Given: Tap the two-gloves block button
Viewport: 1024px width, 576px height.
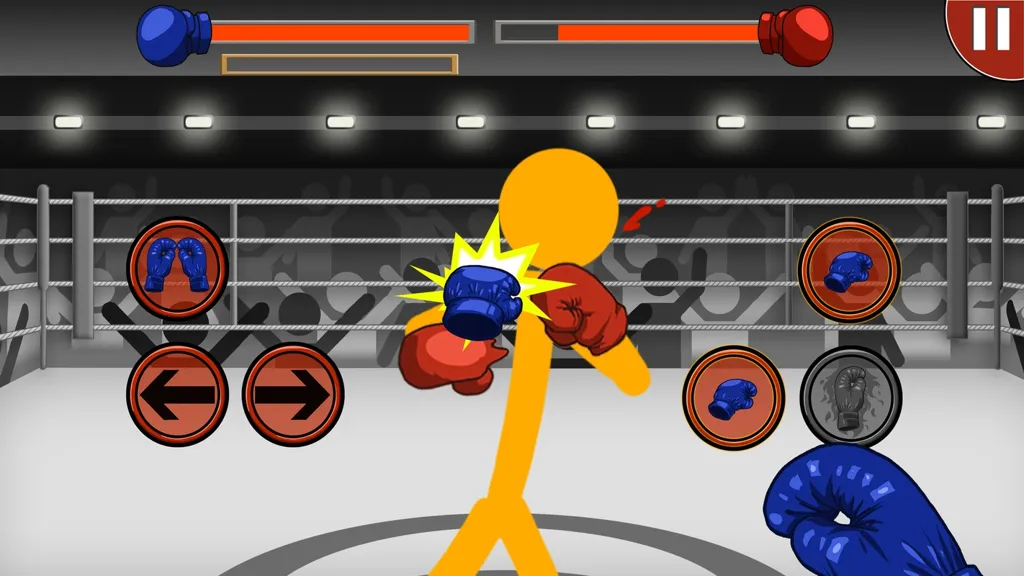Looking at the screenshot, I should click(178, 268).
